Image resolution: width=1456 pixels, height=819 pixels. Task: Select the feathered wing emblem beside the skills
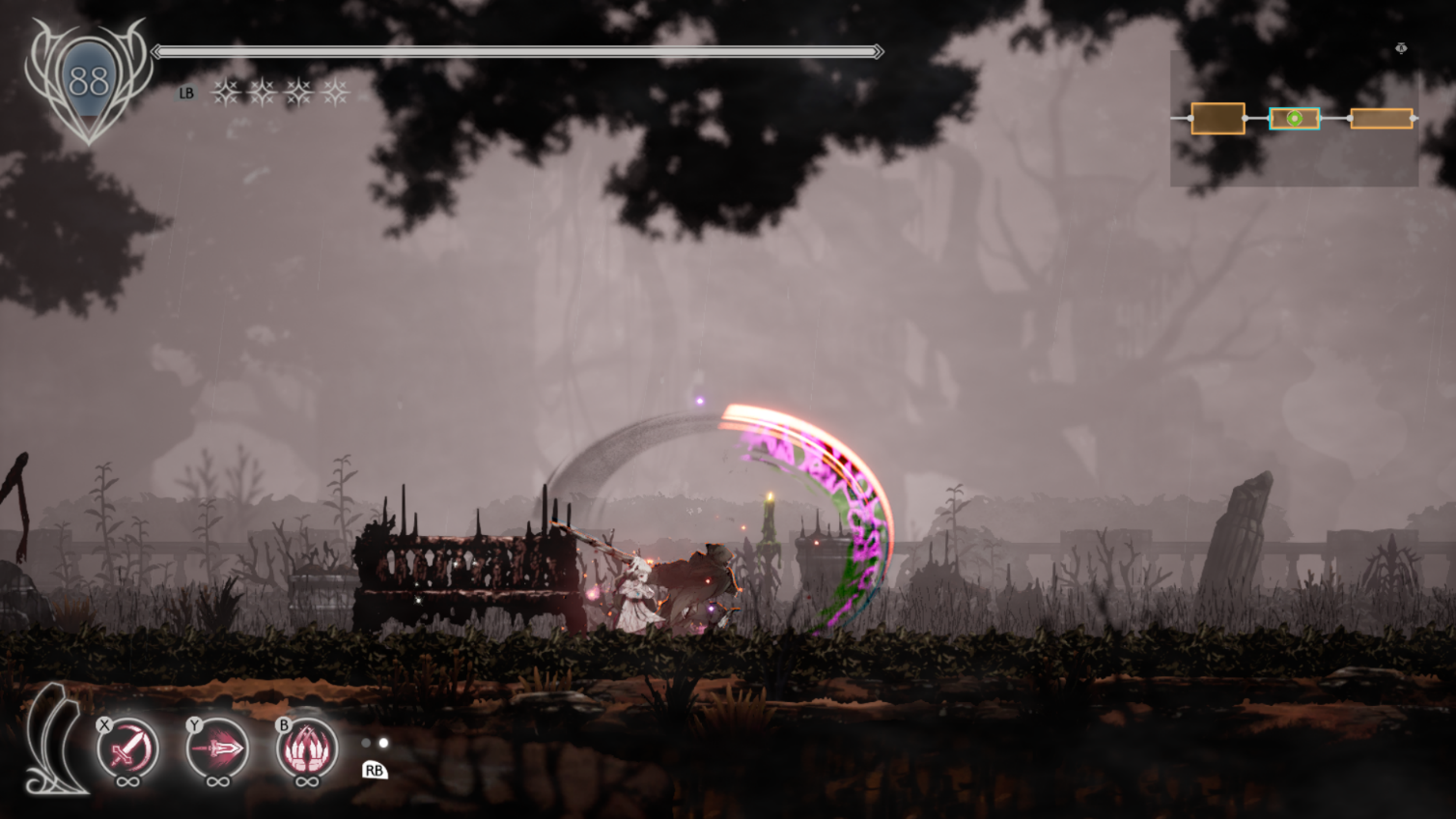point(53,741)
